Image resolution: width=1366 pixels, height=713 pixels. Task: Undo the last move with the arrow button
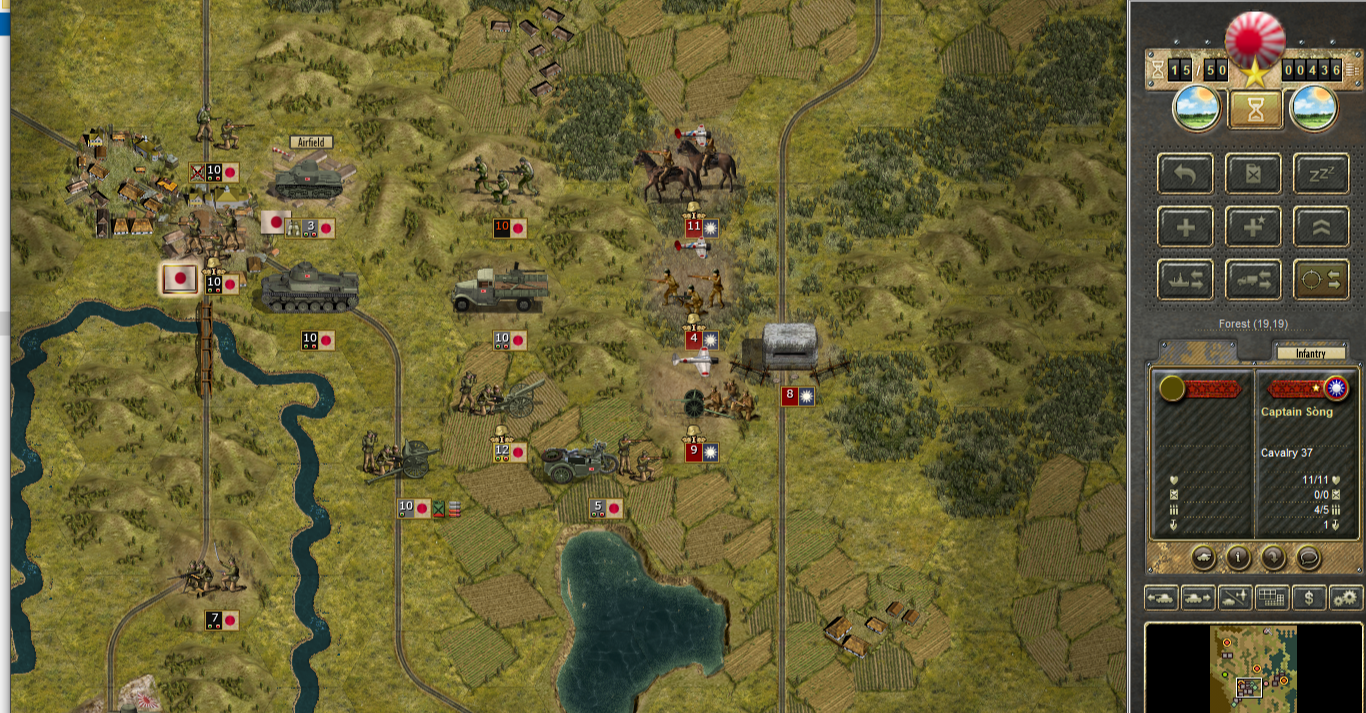point(1185,174)
